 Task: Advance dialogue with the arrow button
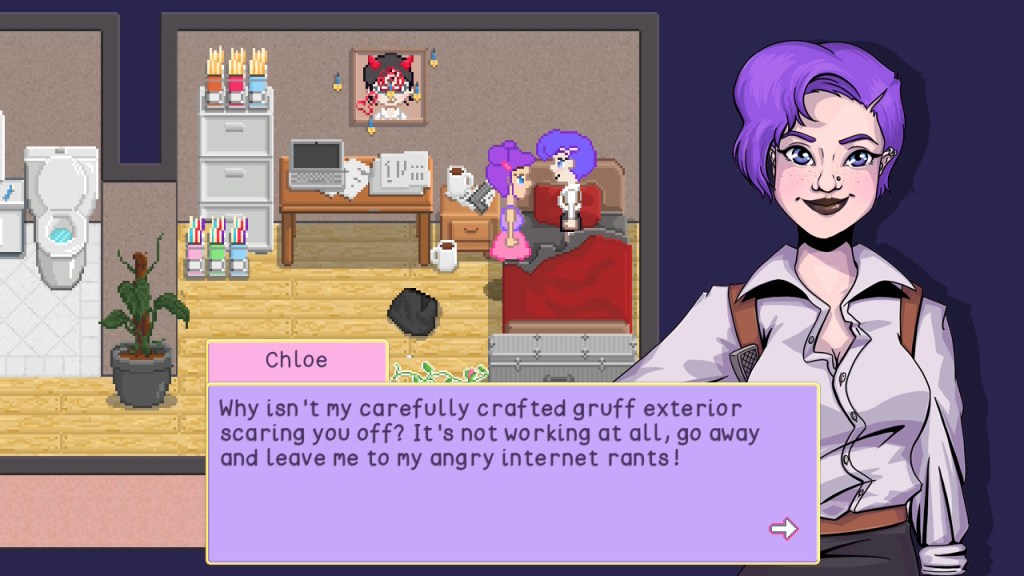pos(783,528)
